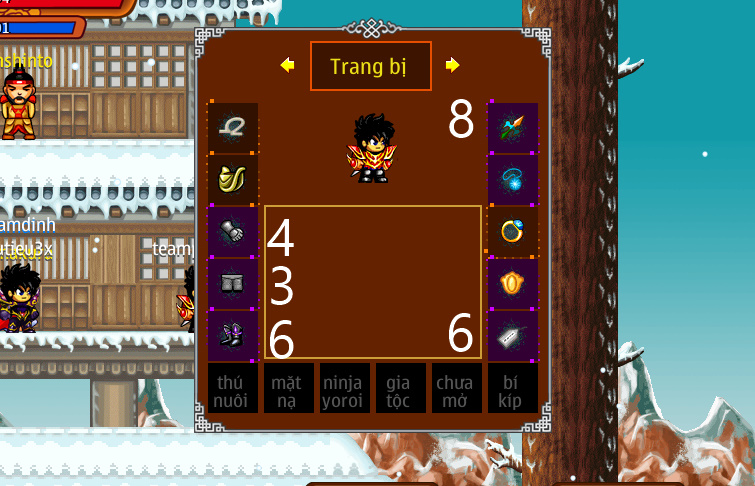Go to the next page with the right arrow
This screenshot has height=486, width=755.
453,65
